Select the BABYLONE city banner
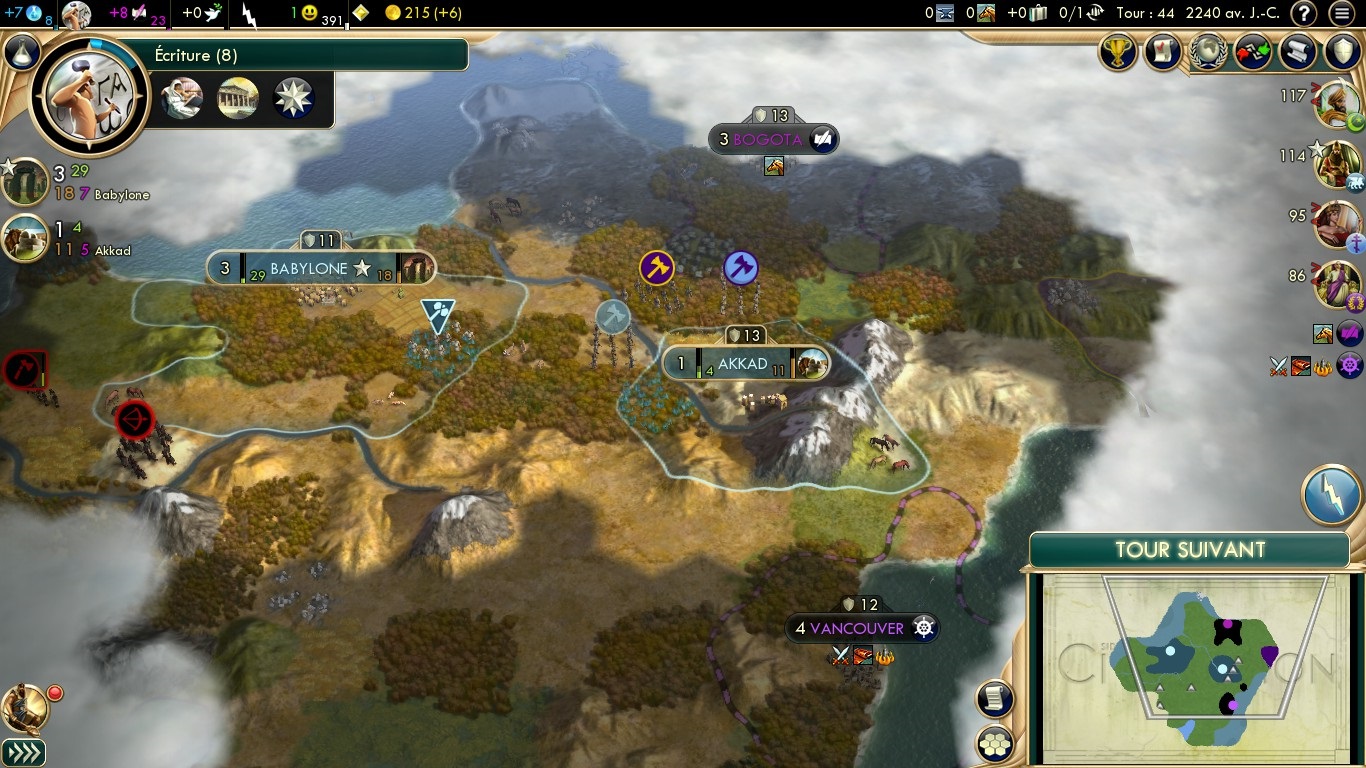 click(x=320, y=268)
